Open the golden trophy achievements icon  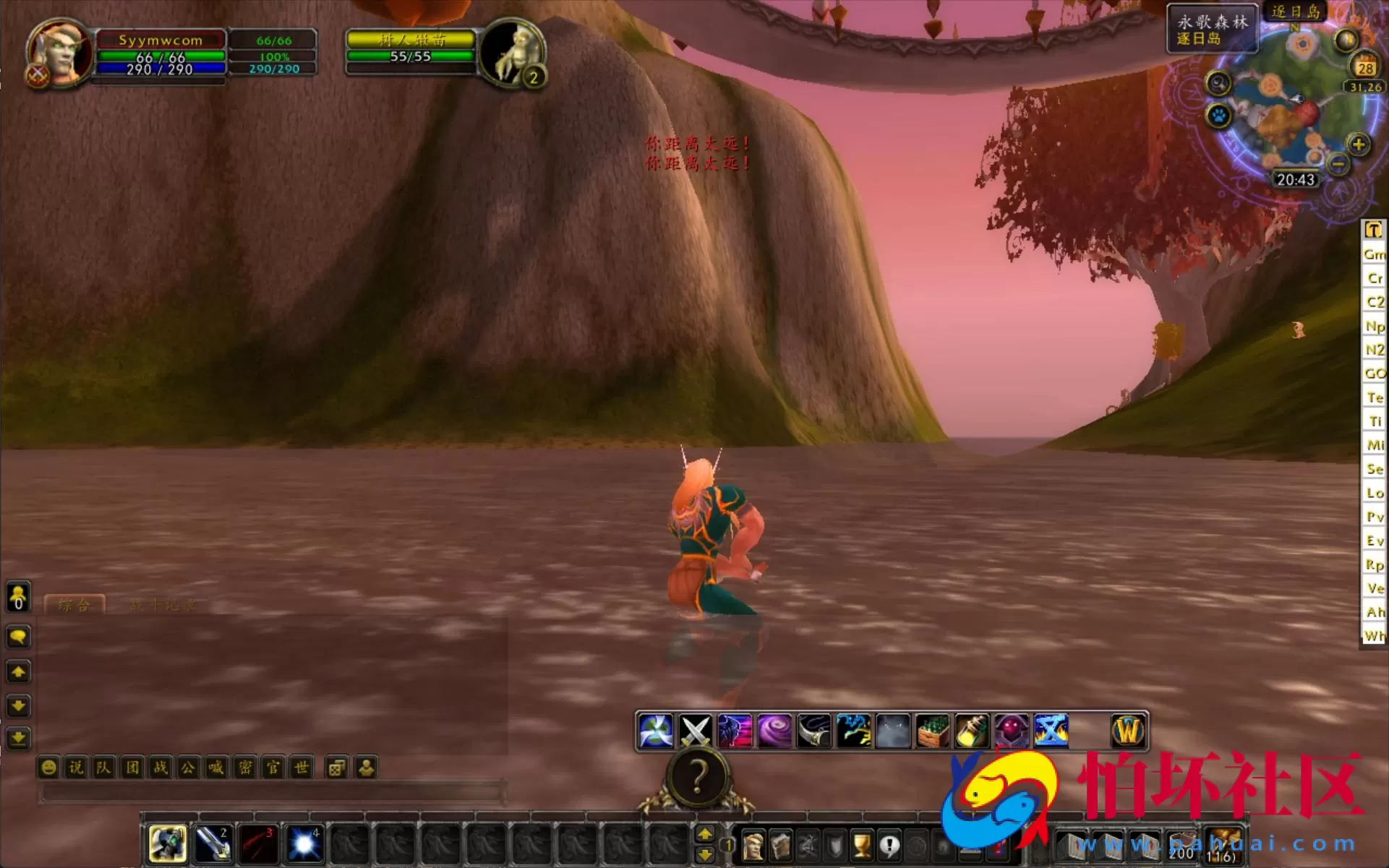pyautogui.click(x=860, y=846)
